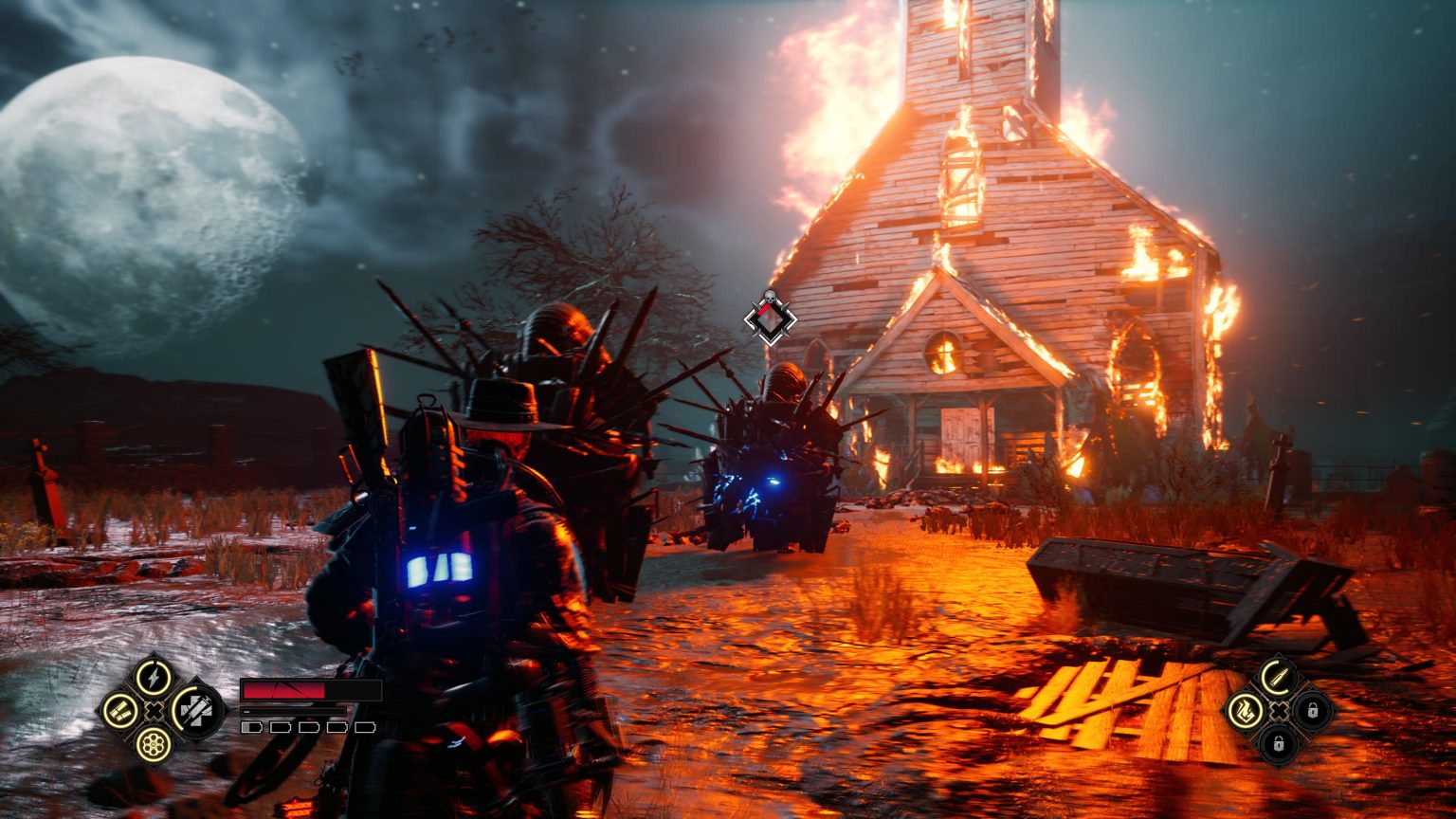Activate the flamethrower ability icon

pos(1246,712)
